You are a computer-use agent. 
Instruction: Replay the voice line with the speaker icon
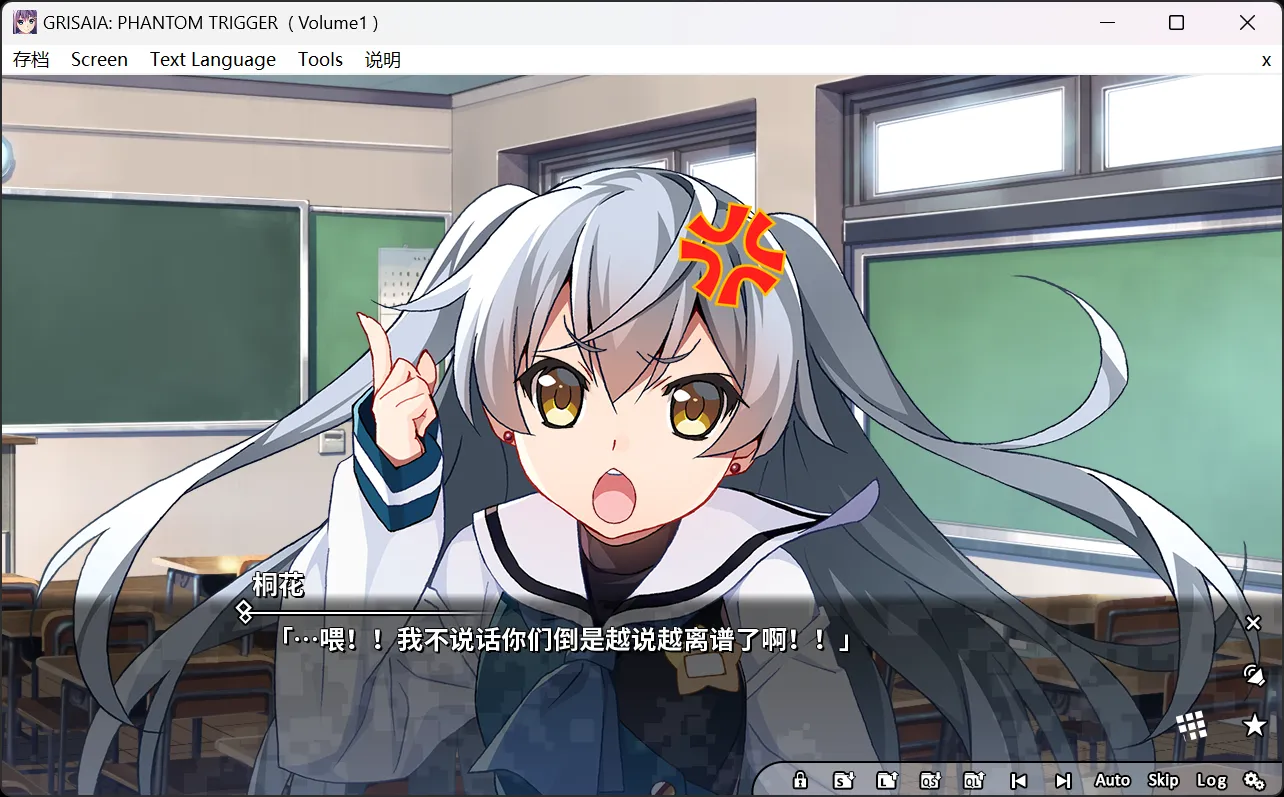coord(1253,674)
